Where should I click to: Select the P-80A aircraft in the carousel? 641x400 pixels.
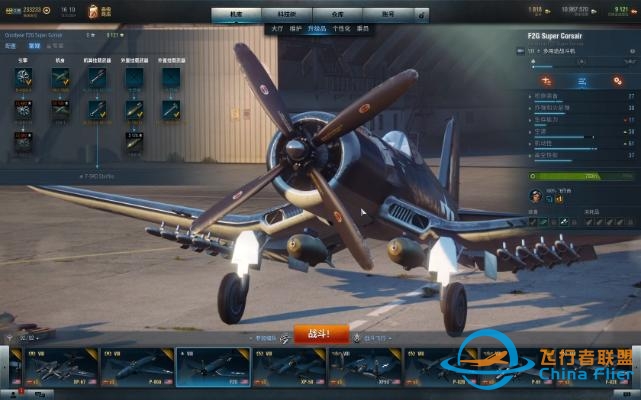[x=137, y=367]
